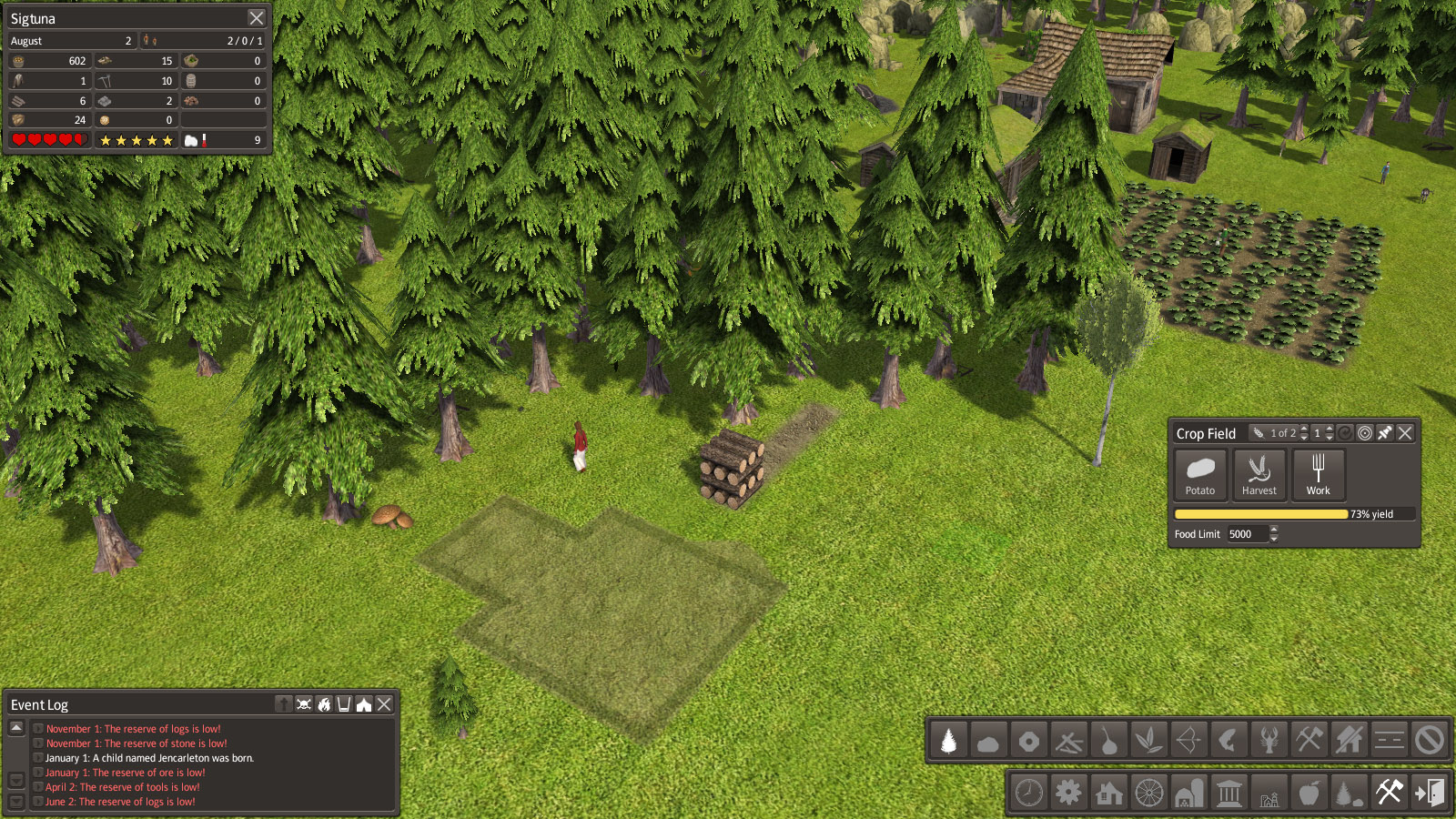Click the target icon in Crop Field header
Image resolution: width=1456 pixels, height=819 pixels.
click(1365, 433)
